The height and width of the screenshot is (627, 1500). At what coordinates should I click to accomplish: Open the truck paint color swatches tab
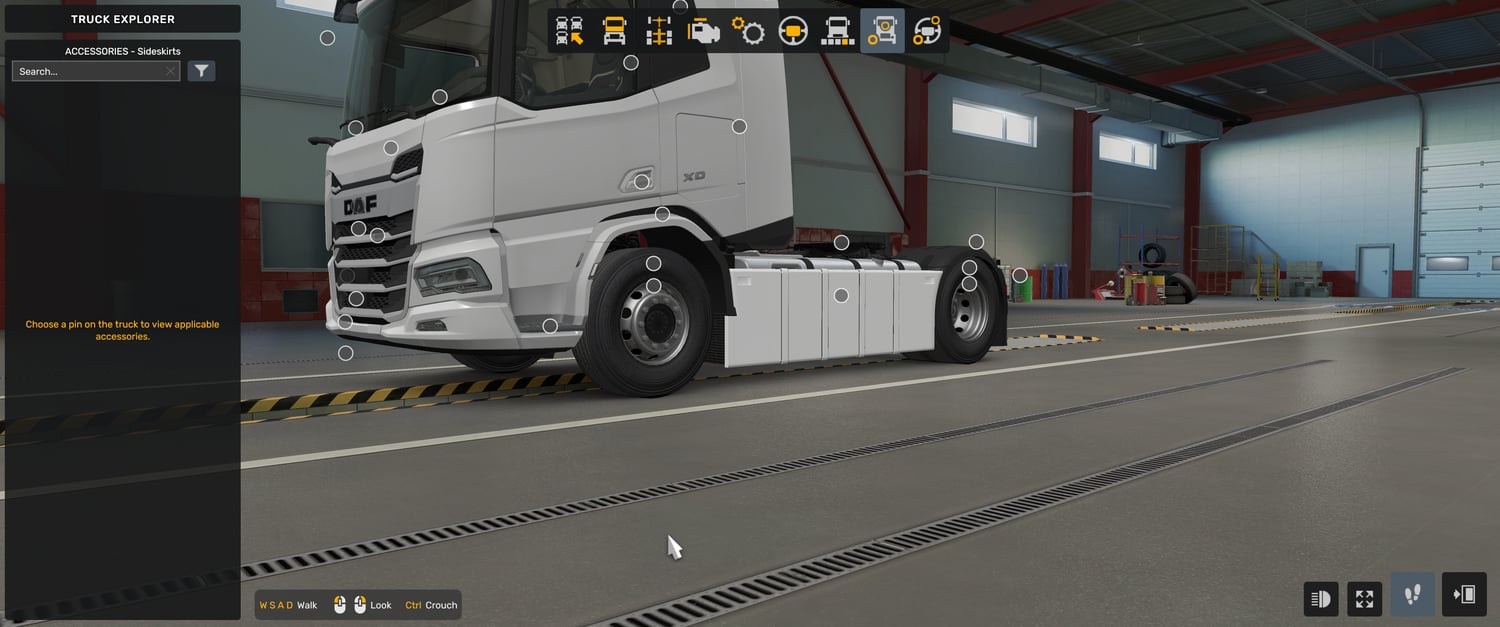pos(837,31)
